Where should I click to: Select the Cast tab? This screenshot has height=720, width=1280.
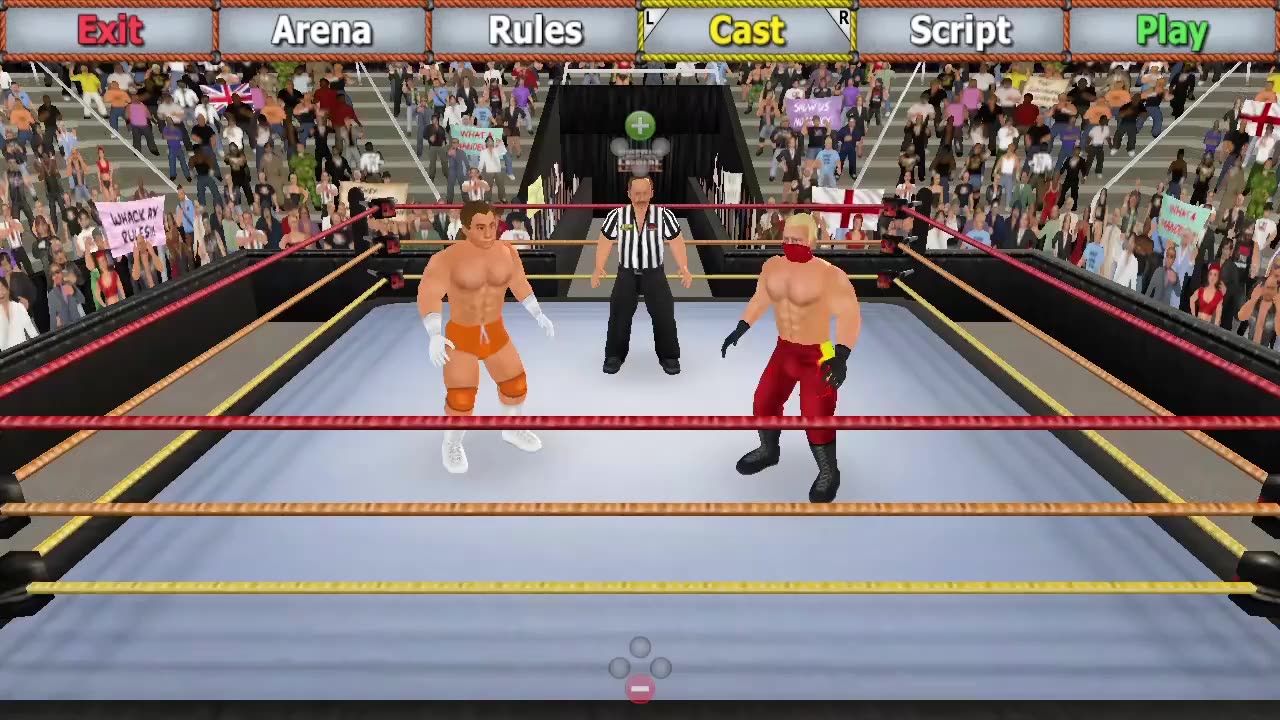pos(747,31)
